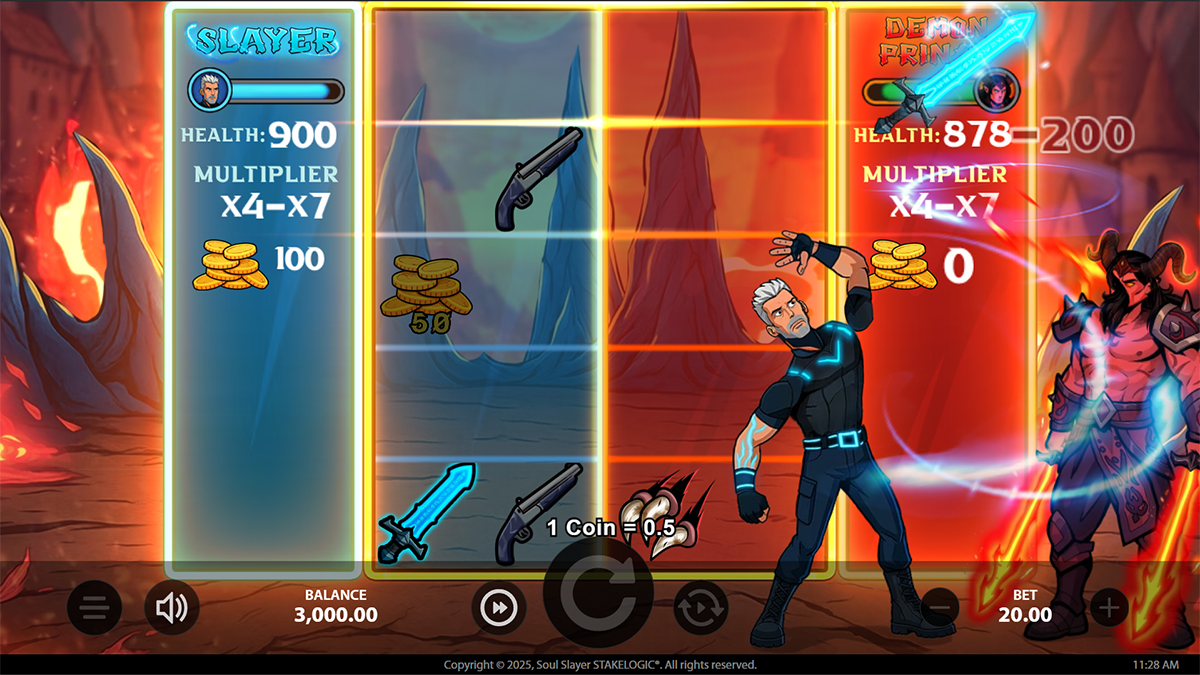Open the autoplay cycle-arrows button
Viewport: 1200px width, 675px height.
coord(700,607)
